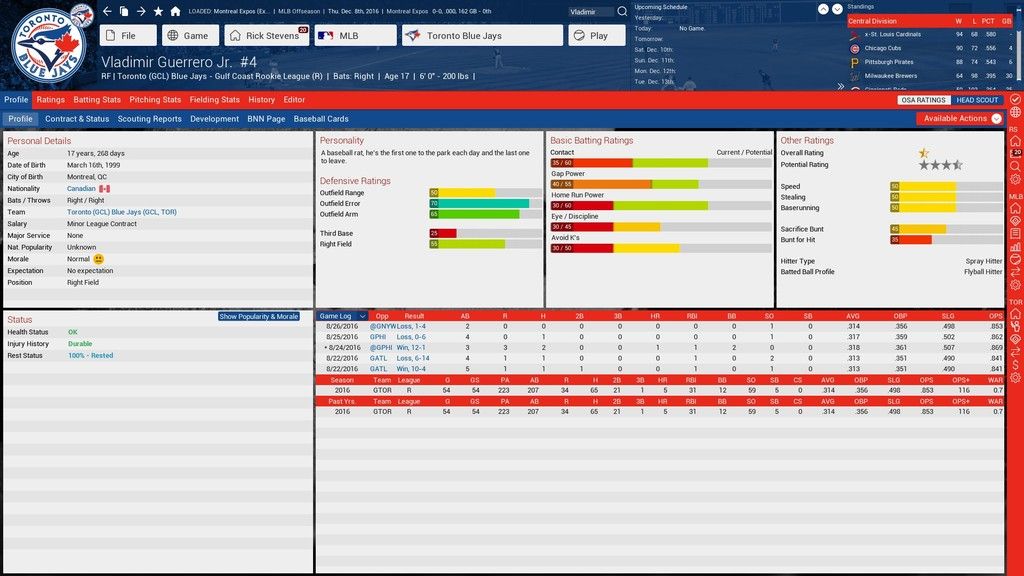The height and width of the screenshot is (576, 1024).
Task: Open the Rick Stevens manager menu
Action: pyautogui.click(x=266, y=36)
